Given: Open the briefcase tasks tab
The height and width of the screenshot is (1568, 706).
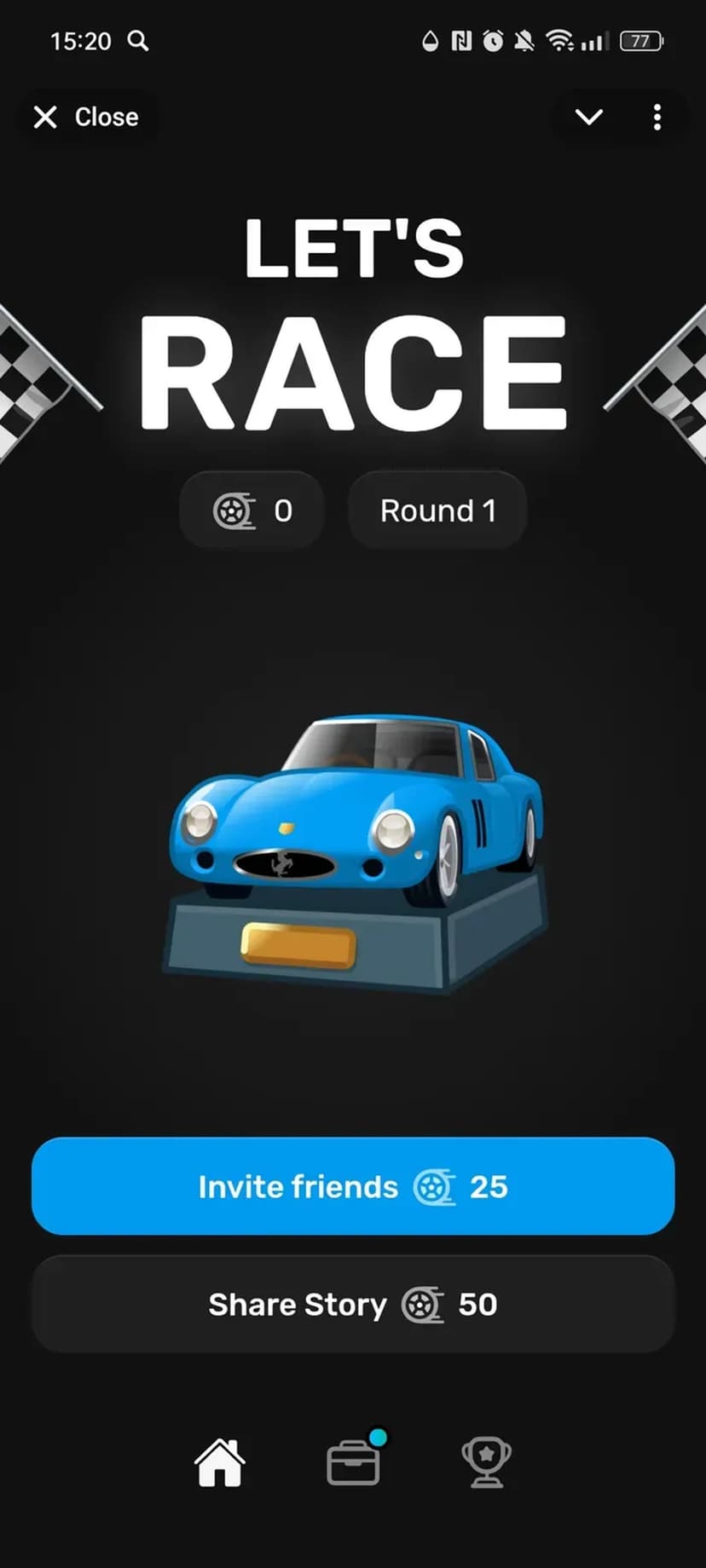Looking at the screenshot, I should tap(353, 1462).
